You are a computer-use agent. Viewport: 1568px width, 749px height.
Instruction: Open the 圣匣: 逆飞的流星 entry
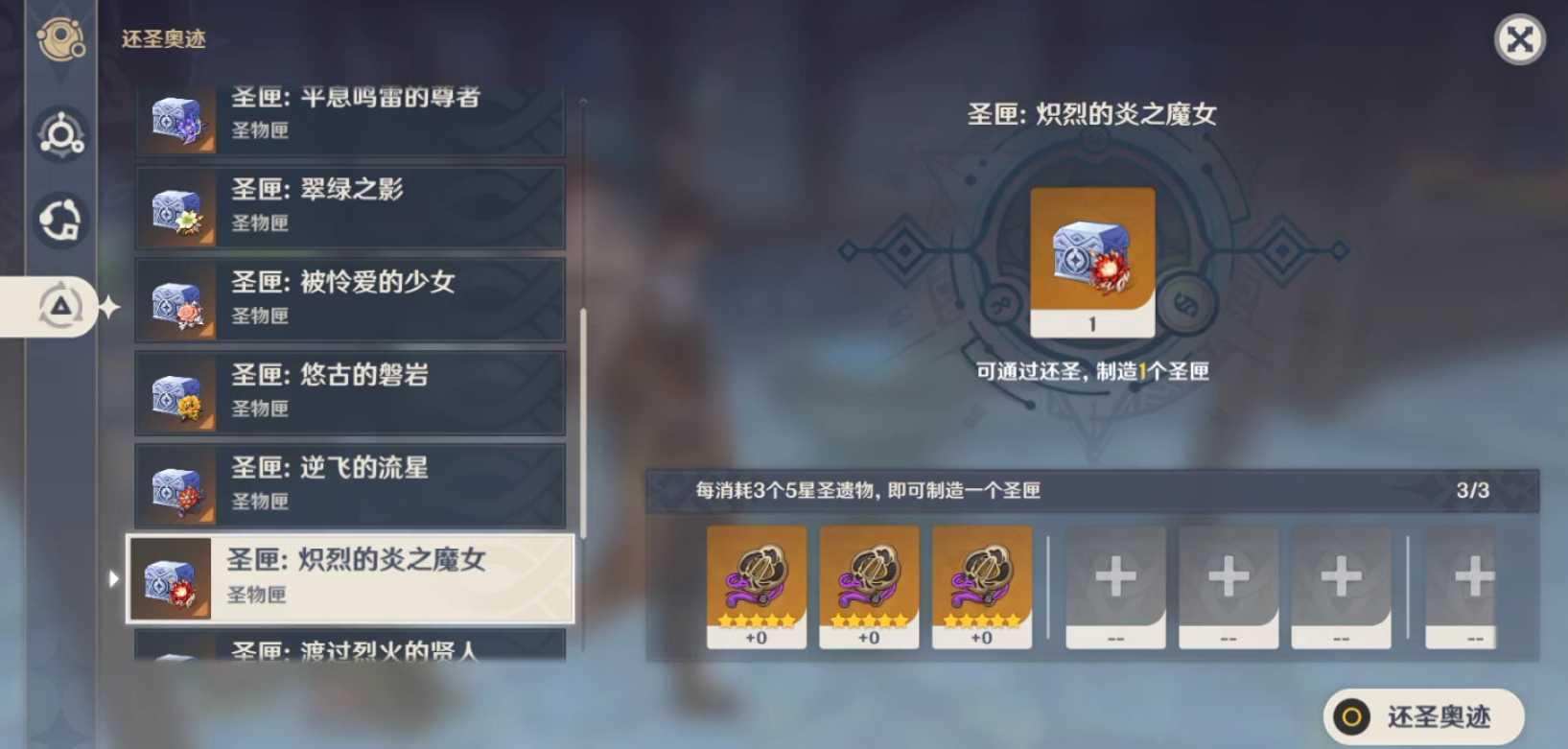(x=350, y=484)
